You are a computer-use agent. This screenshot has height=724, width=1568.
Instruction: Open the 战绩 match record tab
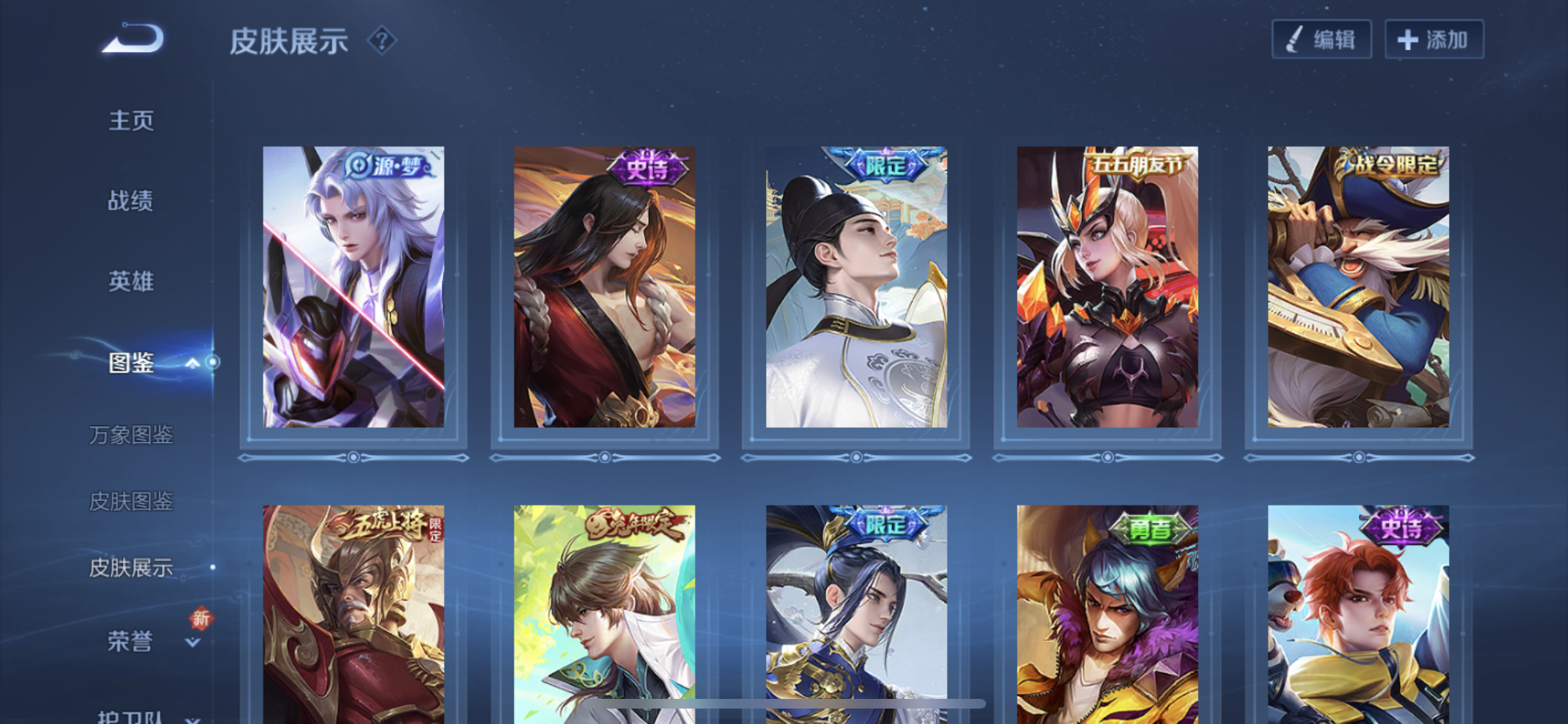coord(131,201)
